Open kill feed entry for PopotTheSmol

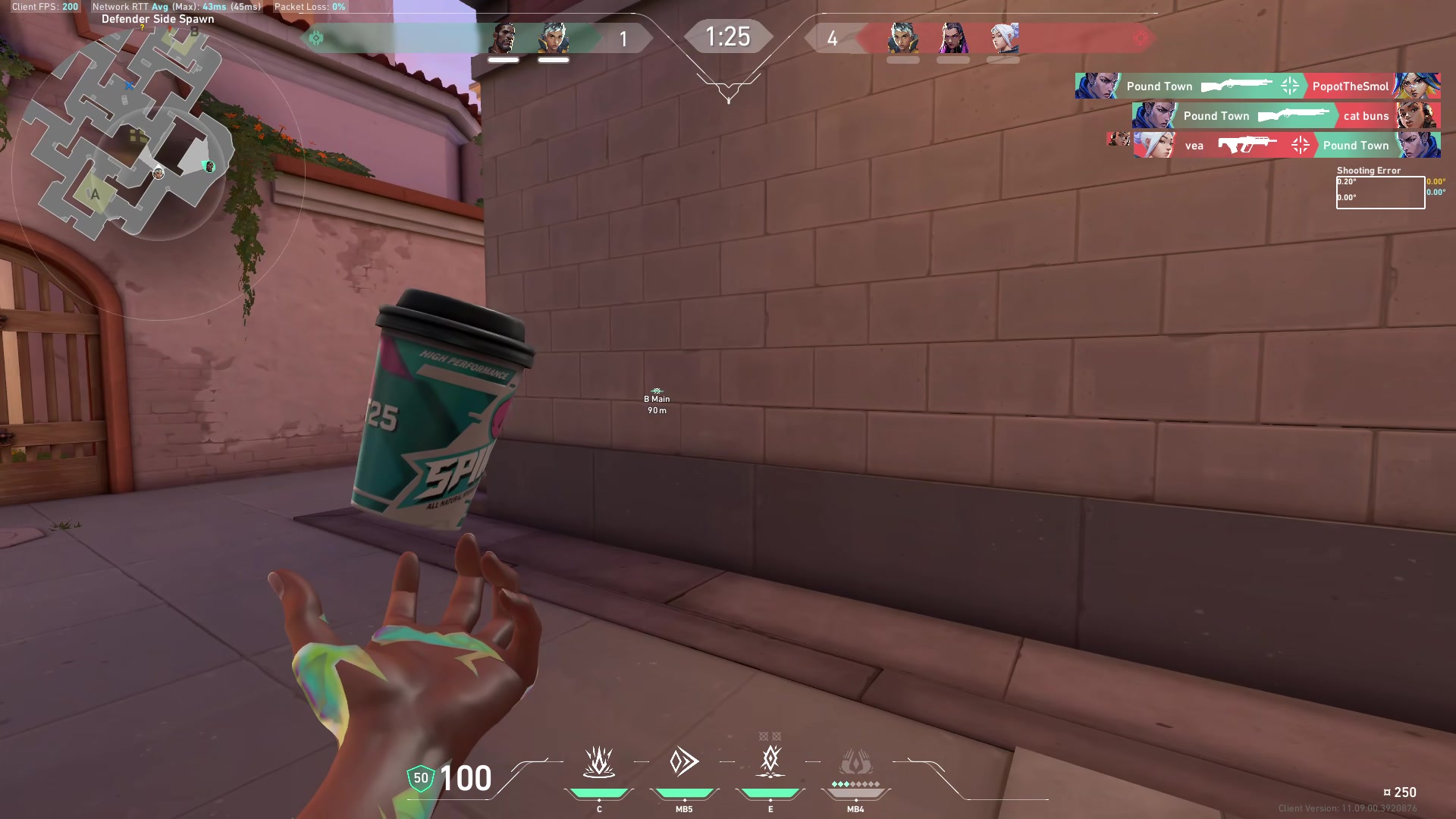[1257, 86]
